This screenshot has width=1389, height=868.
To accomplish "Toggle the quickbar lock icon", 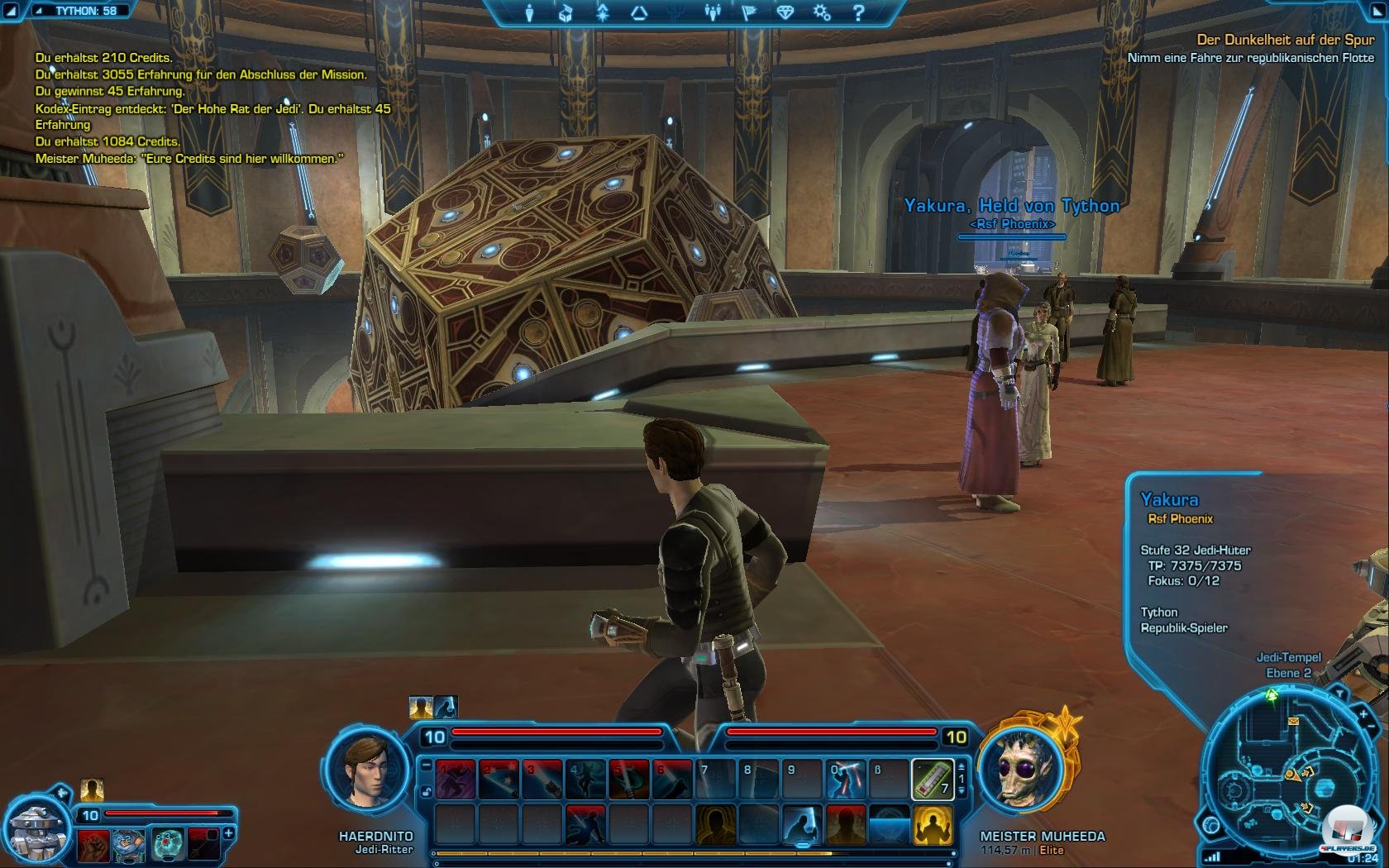I will tap(426, 791).
